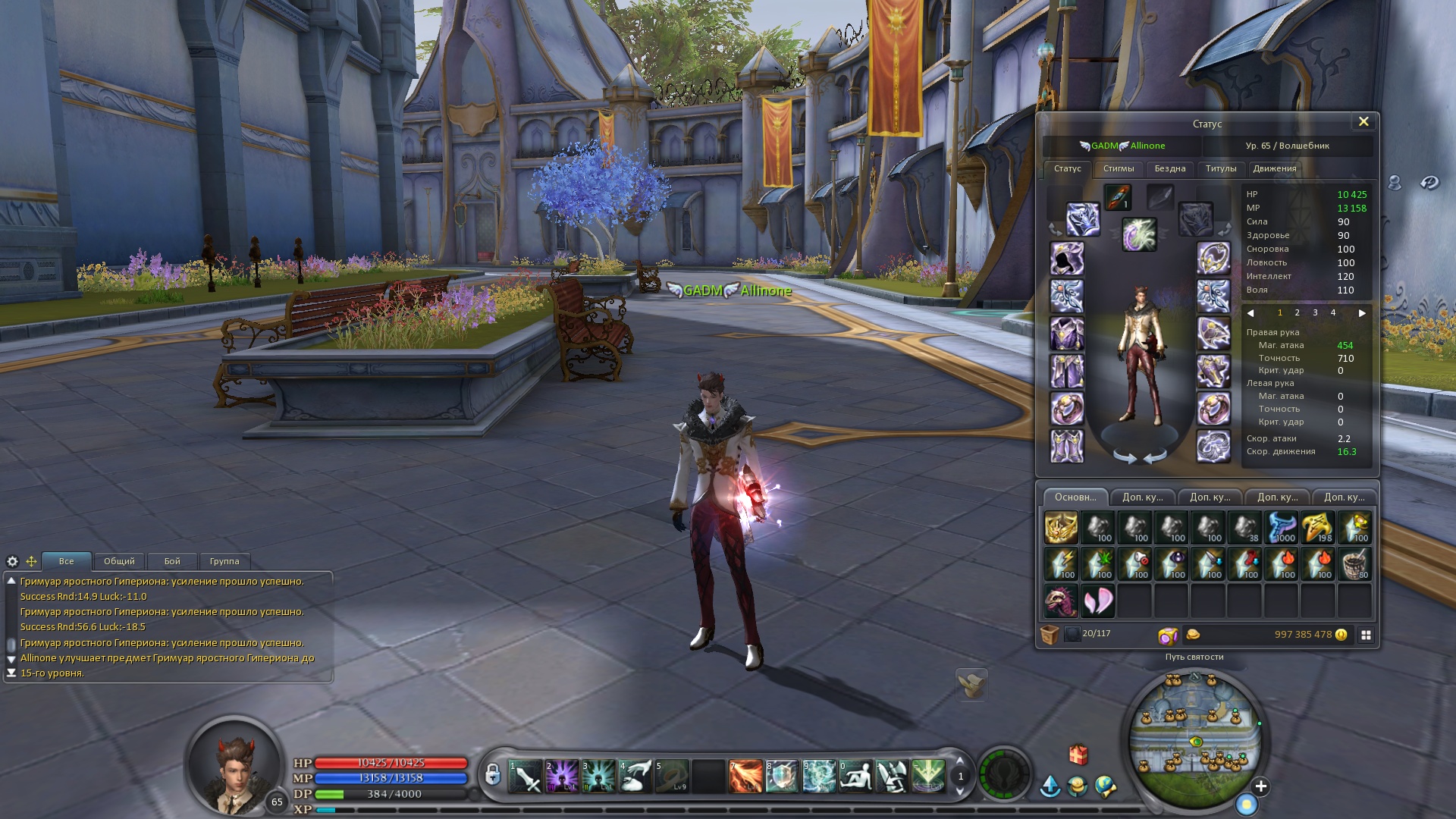Activate the sword attack skill in slot 1
Screen dimensions: 1456x819
(525, 777)
